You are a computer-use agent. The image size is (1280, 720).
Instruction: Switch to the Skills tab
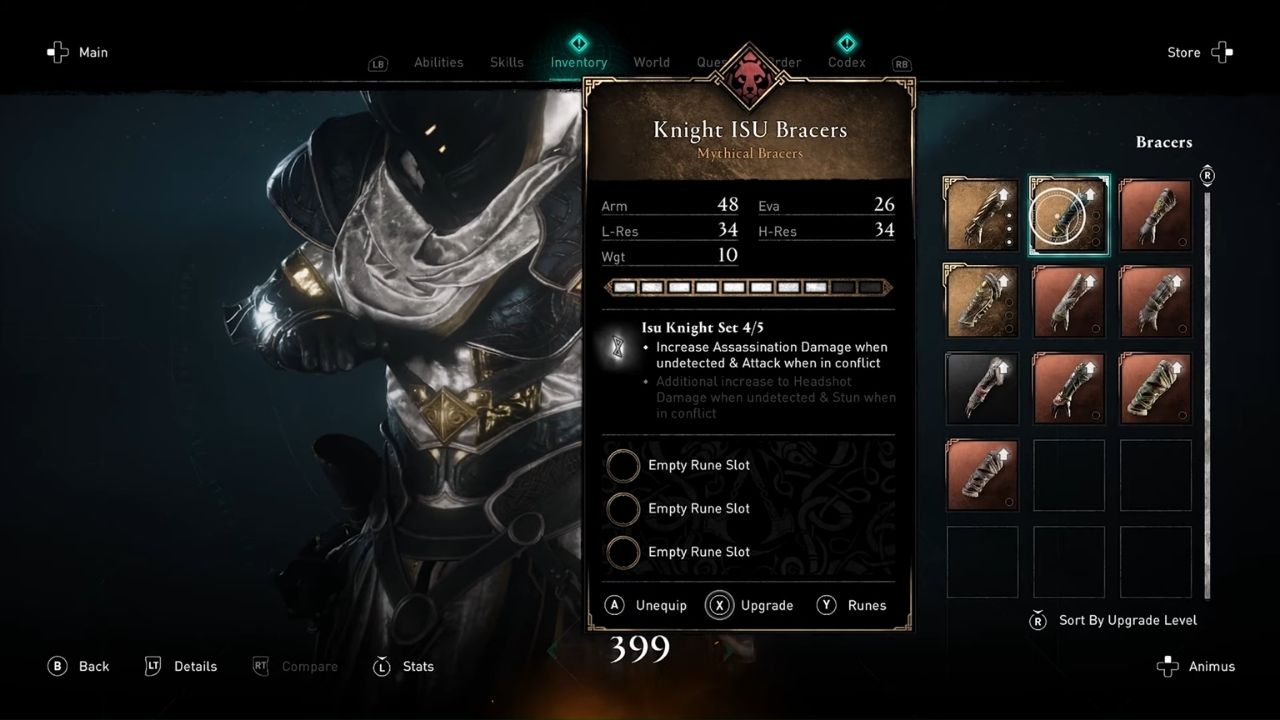point(506,62)
